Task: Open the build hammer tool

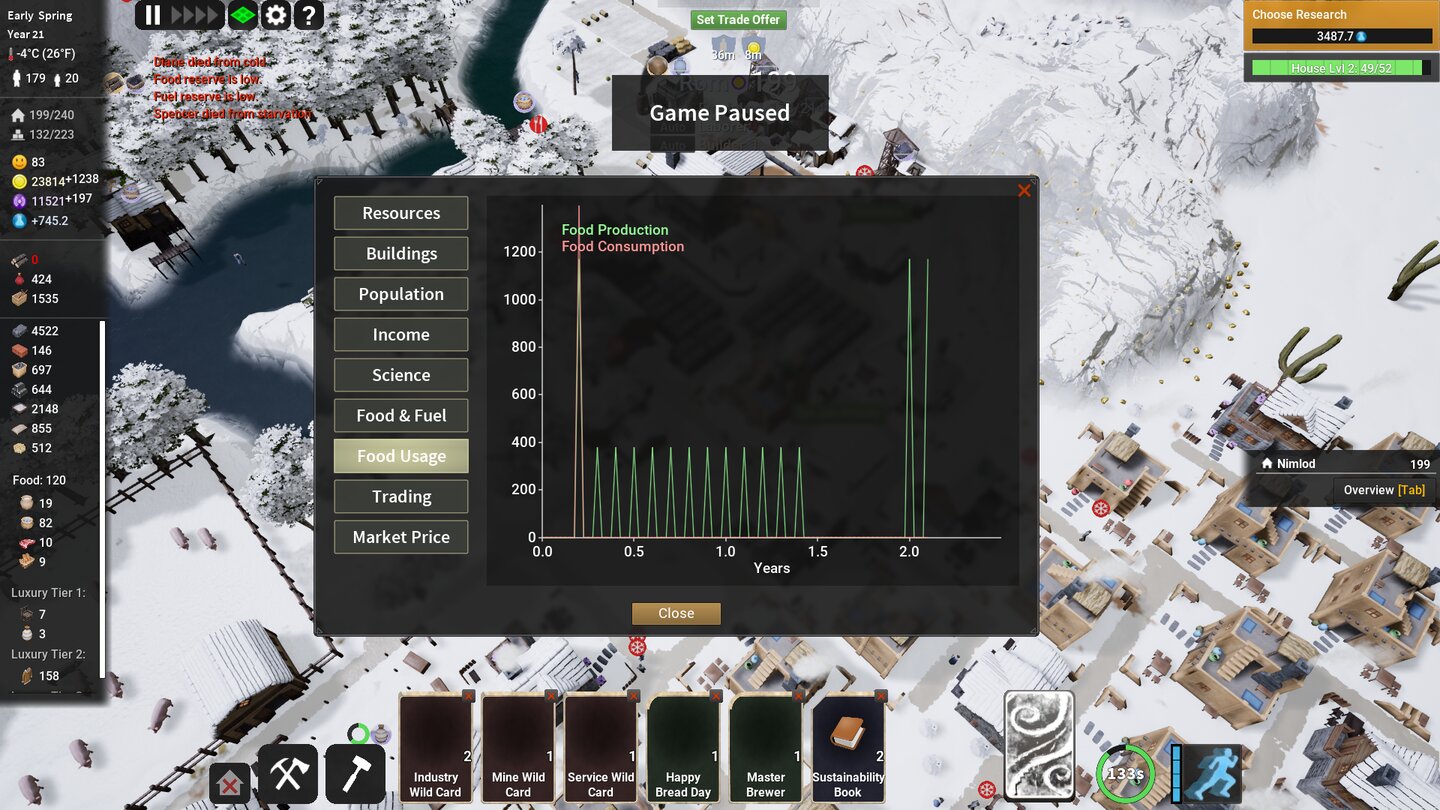Action: pyautogui.click(x=355, y=774)
